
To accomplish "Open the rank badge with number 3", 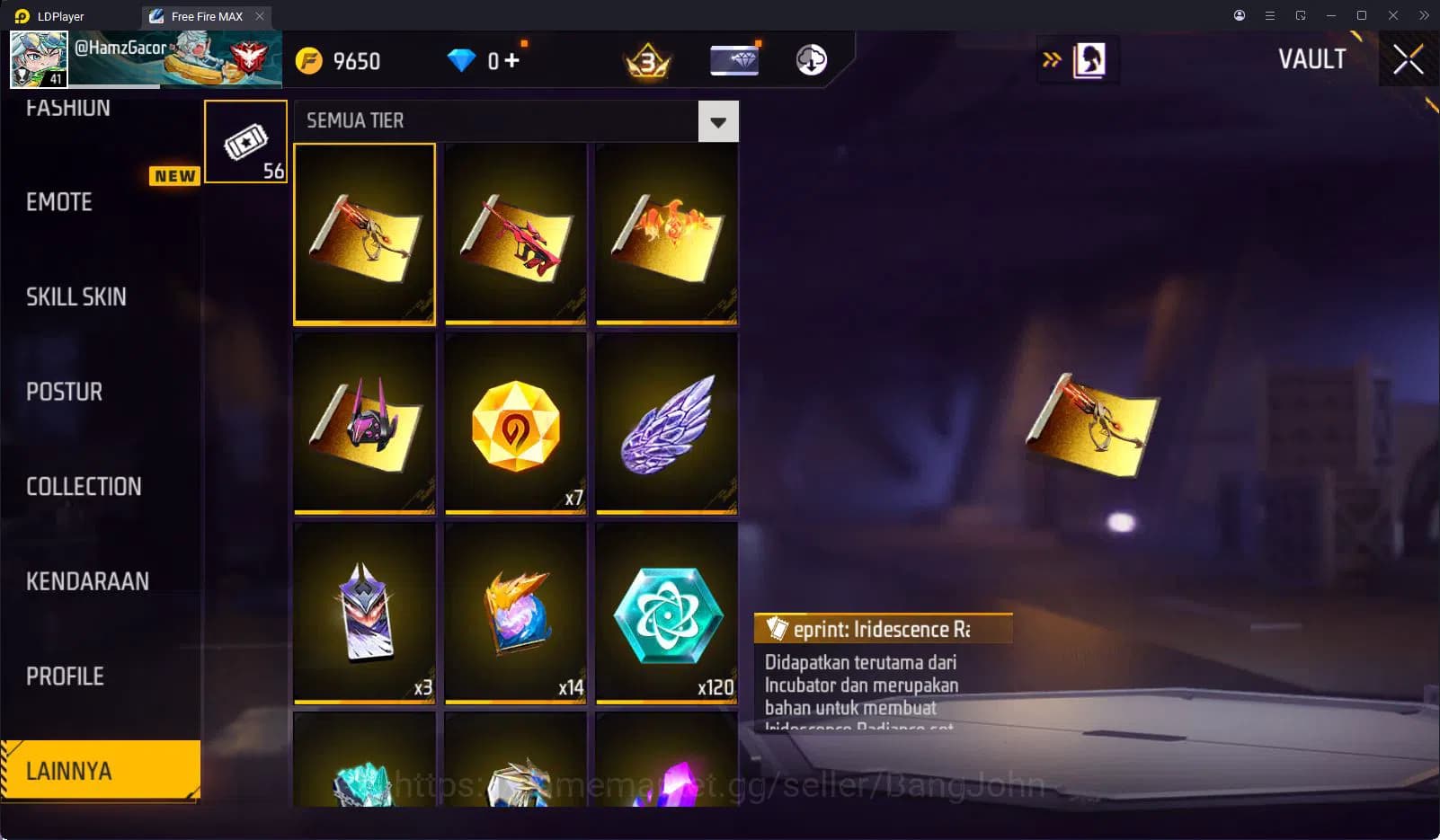I will pyautogui.click(x=645, y=60).
